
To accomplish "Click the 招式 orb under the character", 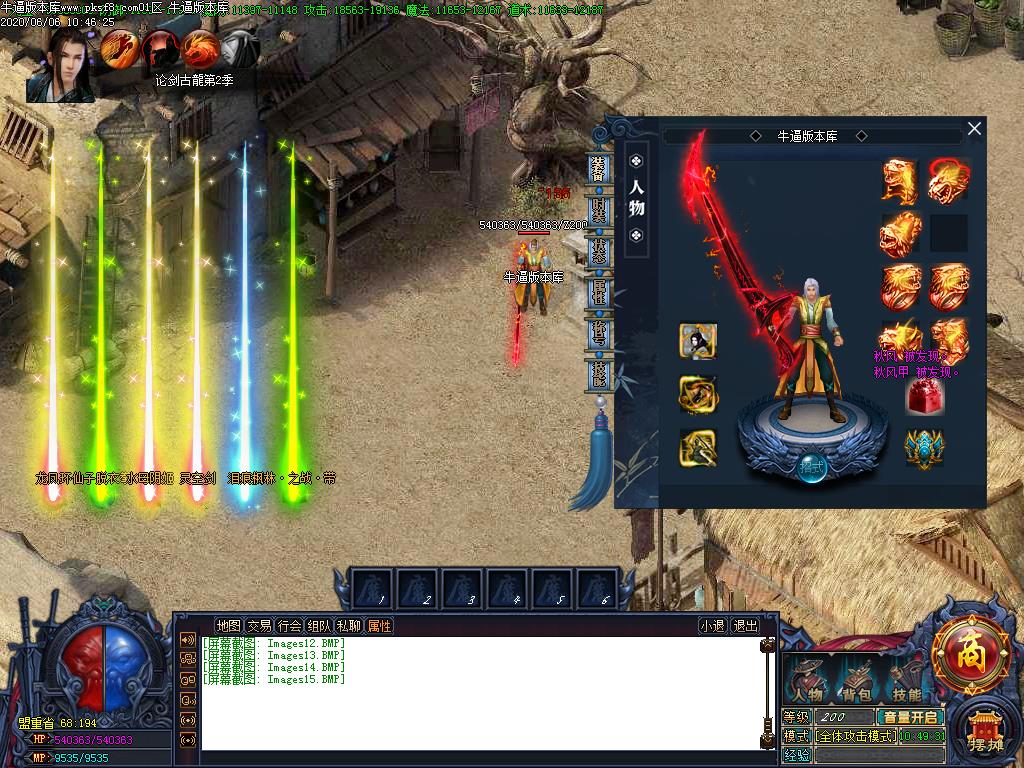I will tap(811, 467).
